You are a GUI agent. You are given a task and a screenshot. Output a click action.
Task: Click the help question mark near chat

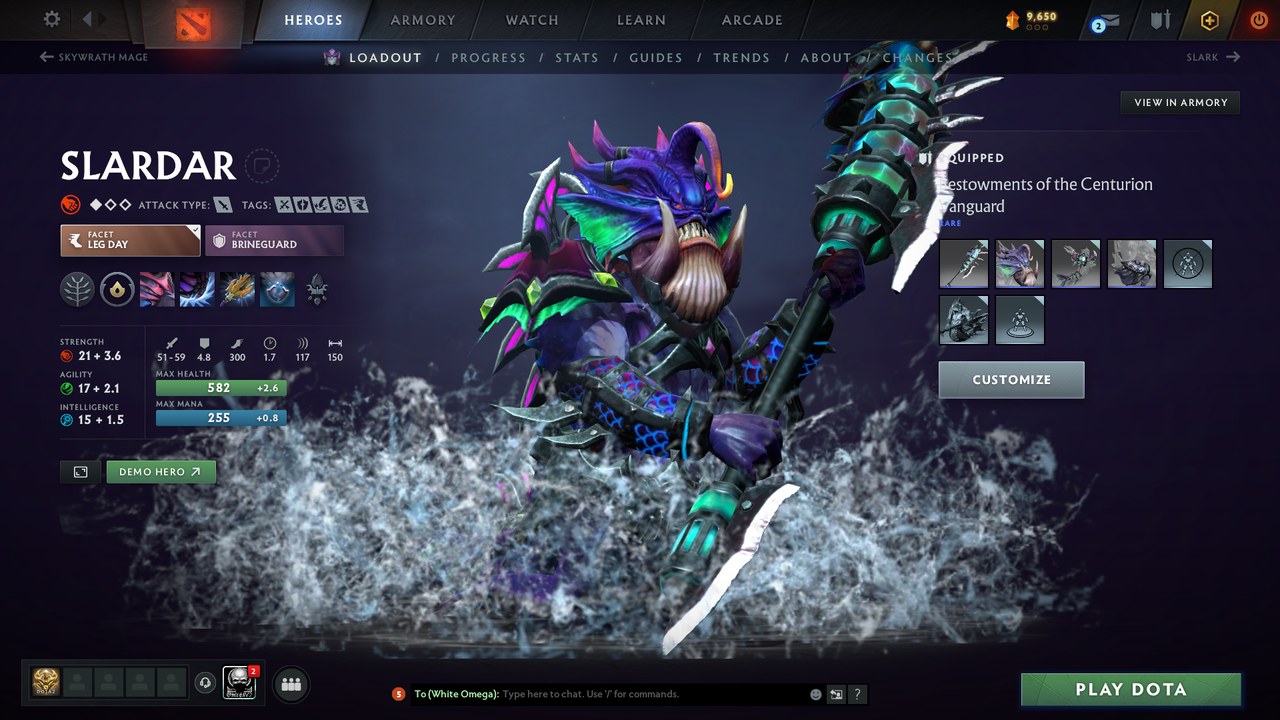(857, 694)
